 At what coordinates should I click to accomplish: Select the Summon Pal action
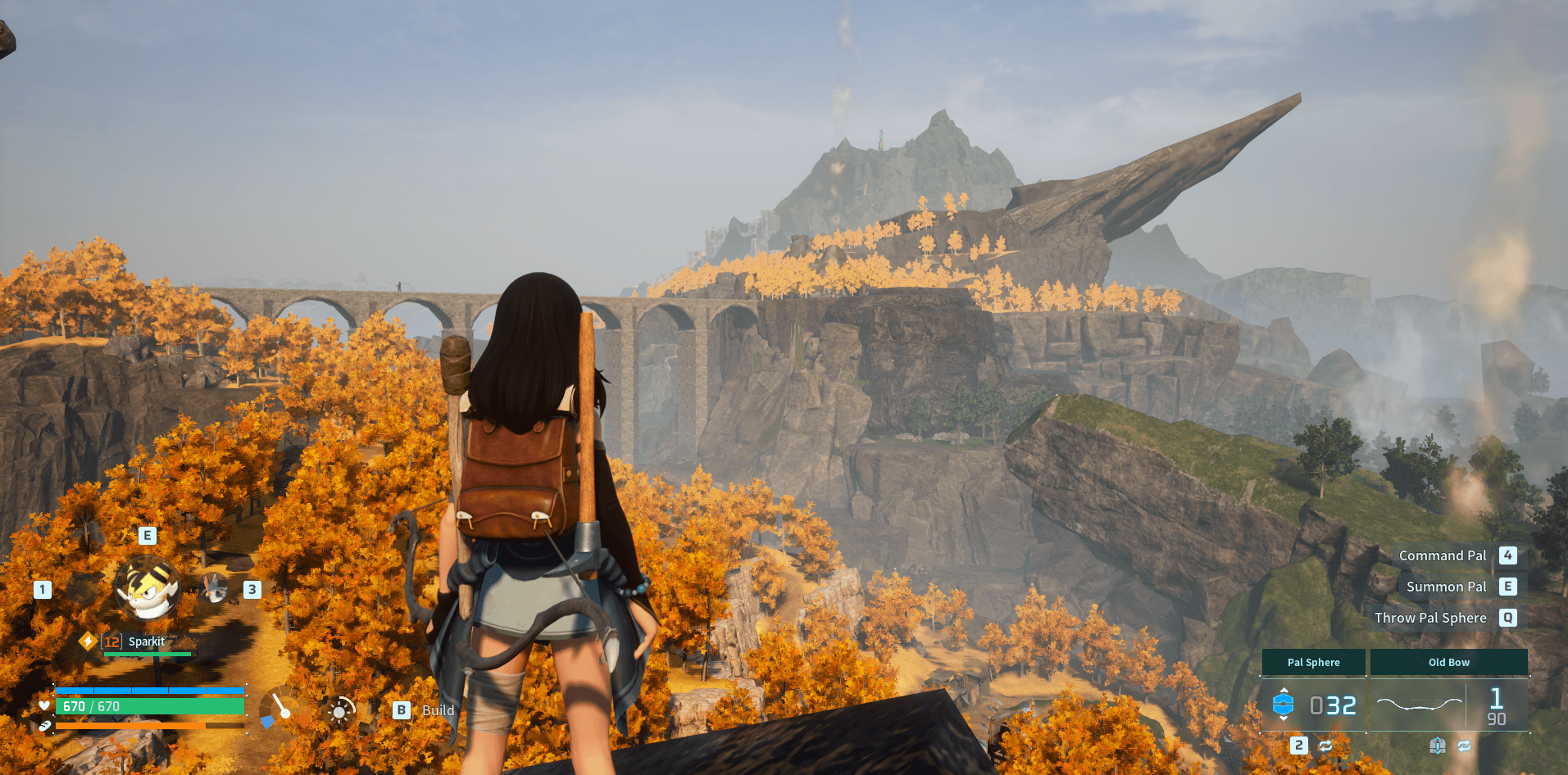click(x=1446, y=587)
